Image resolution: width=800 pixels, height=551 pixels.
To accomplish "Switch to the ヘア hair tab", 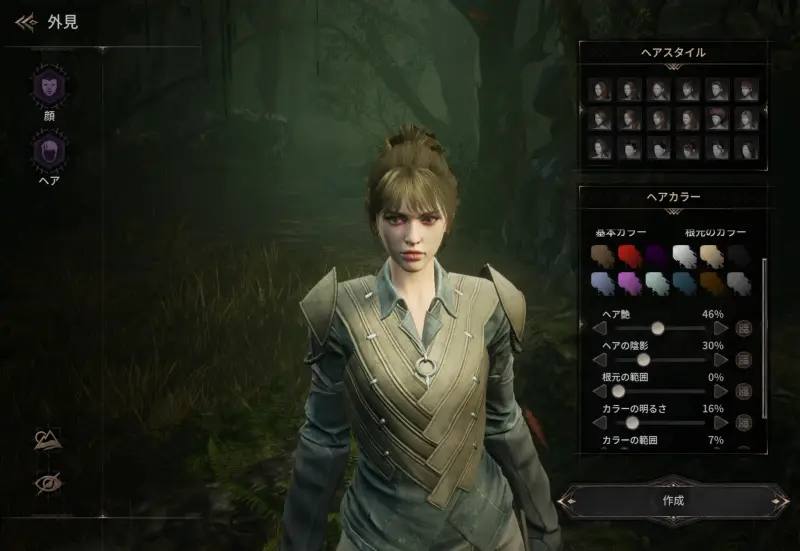I will click(x=49, y=154).
